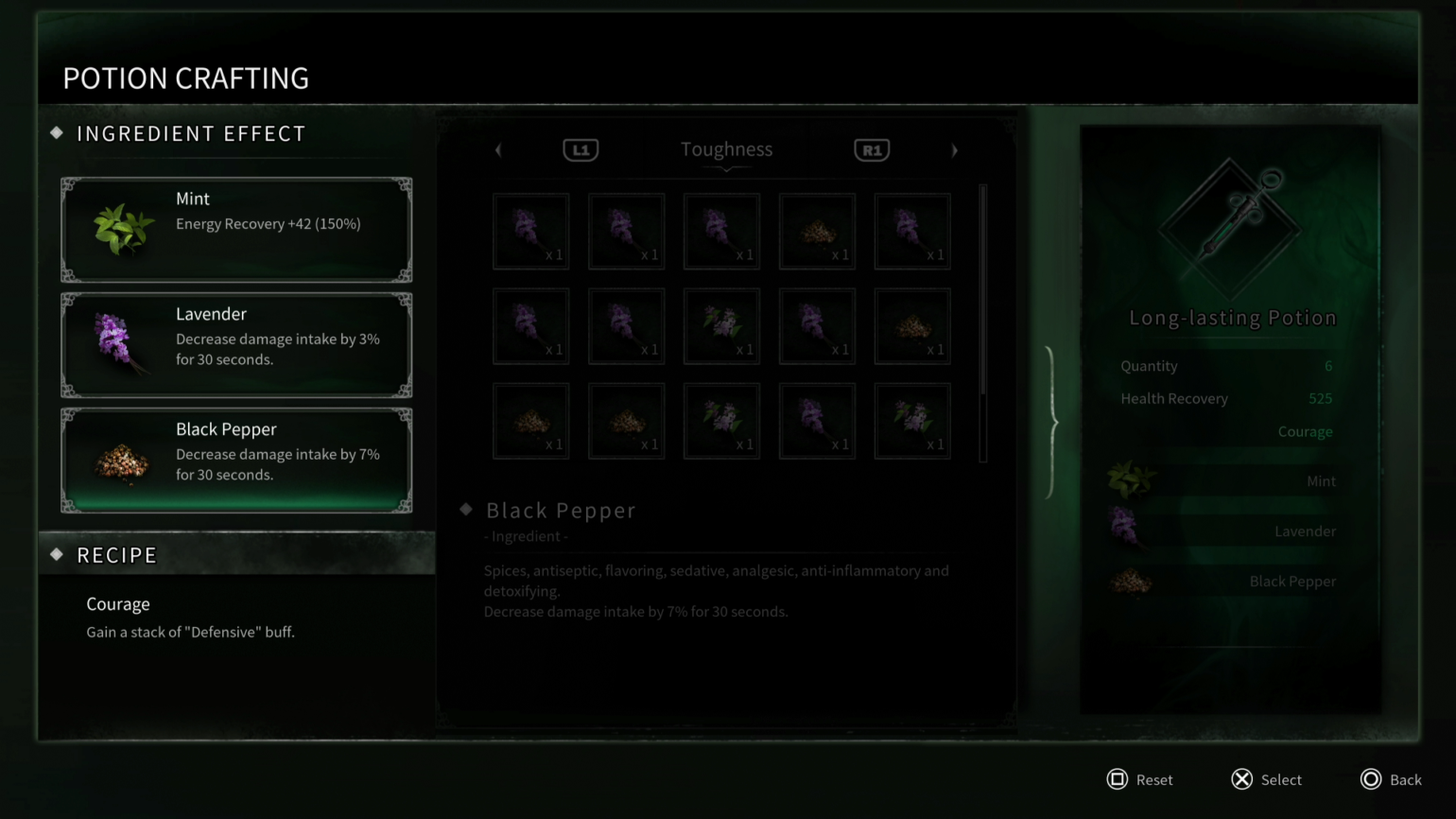The image size is (1456, 819).
Task: Select the first lavender thumbnail in the grid
Action: pos(530,231)
